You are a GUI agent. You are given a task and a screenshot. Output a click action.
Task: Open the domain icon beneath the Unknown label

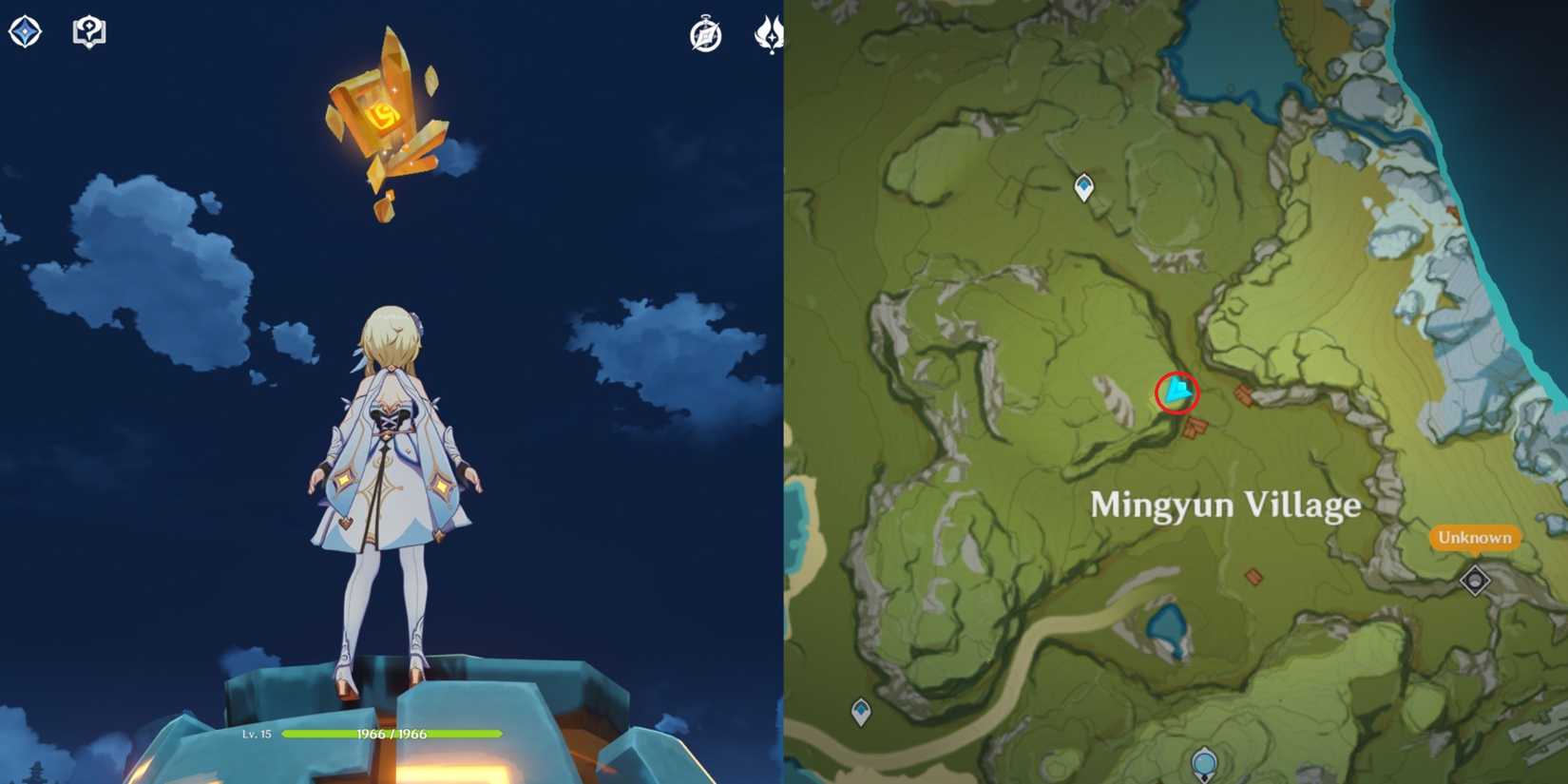[1475, 578]
